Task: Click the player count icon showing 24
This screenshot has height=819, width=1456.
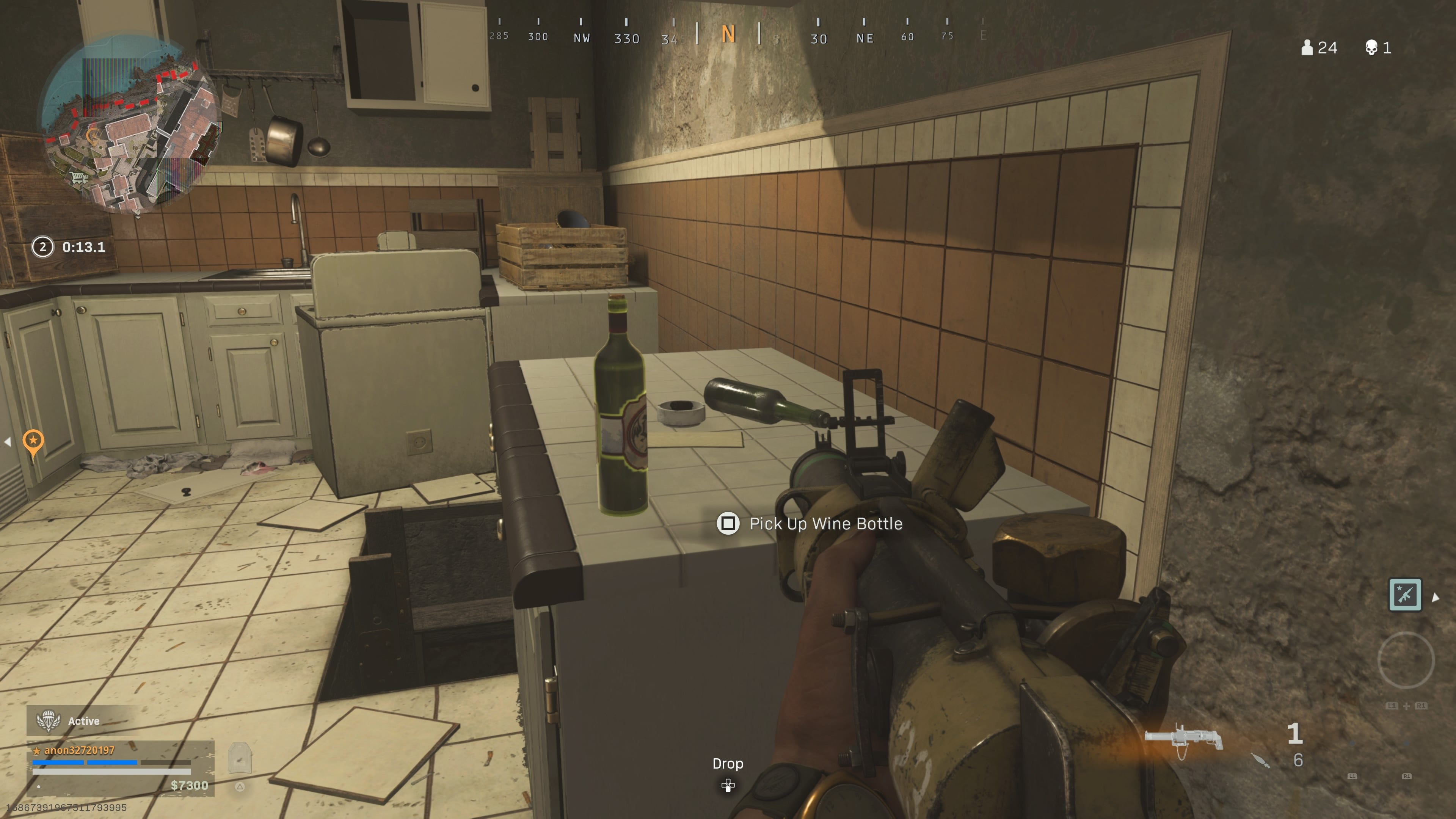Action: [x=1307, y=47]
